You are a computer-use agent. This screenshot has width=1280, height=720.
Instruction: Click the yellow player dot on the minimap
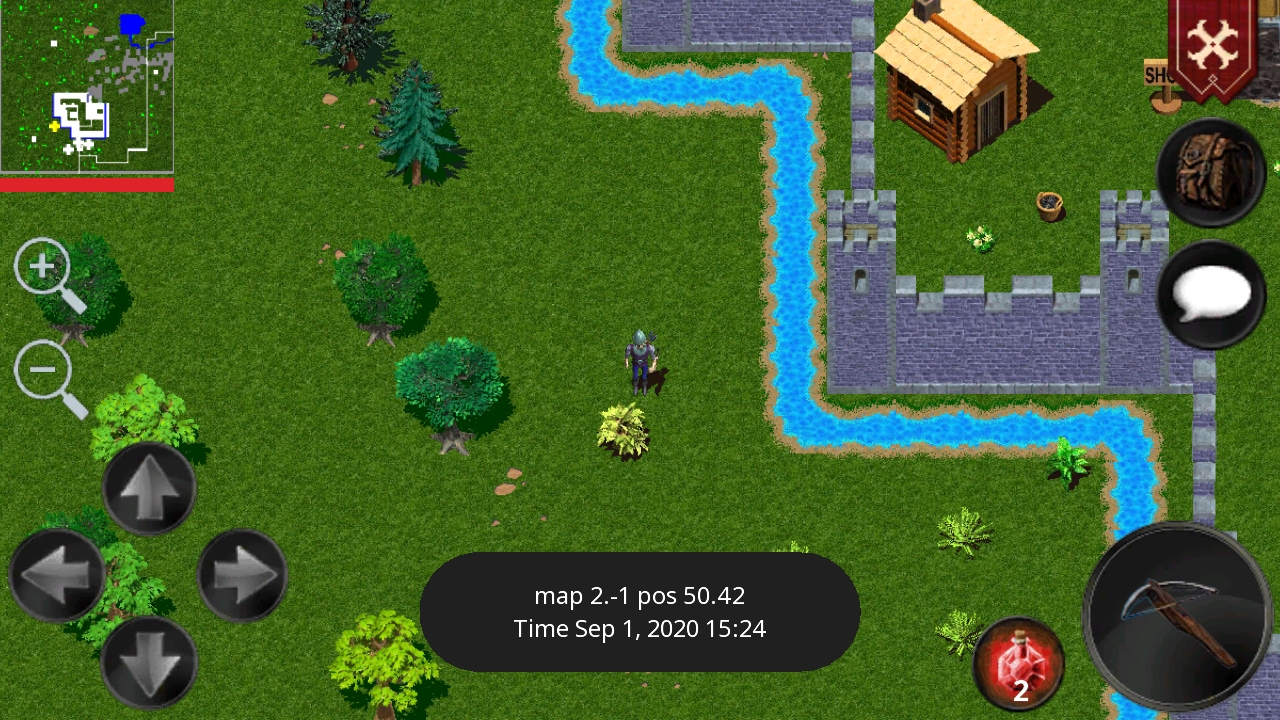point(54,126)
